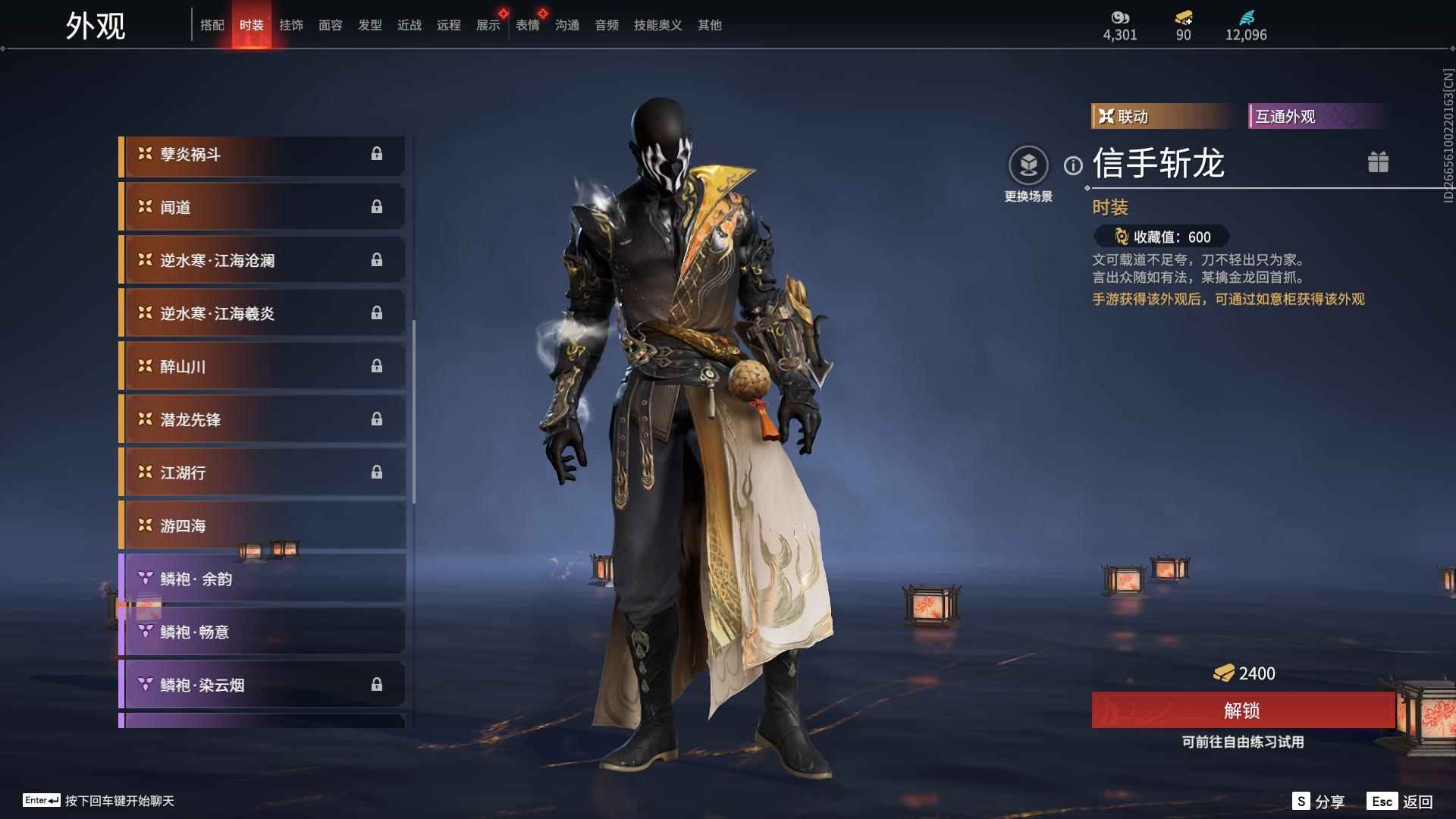Screen dimensions: 1456x819
Task: Click the lock icon on 醉山川 entry
Action: point(376,366)
